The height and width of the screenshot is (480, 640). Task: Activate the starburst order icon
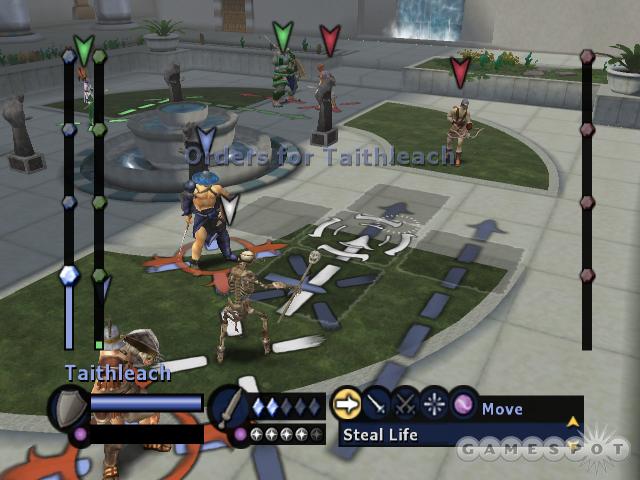[434, 404]
